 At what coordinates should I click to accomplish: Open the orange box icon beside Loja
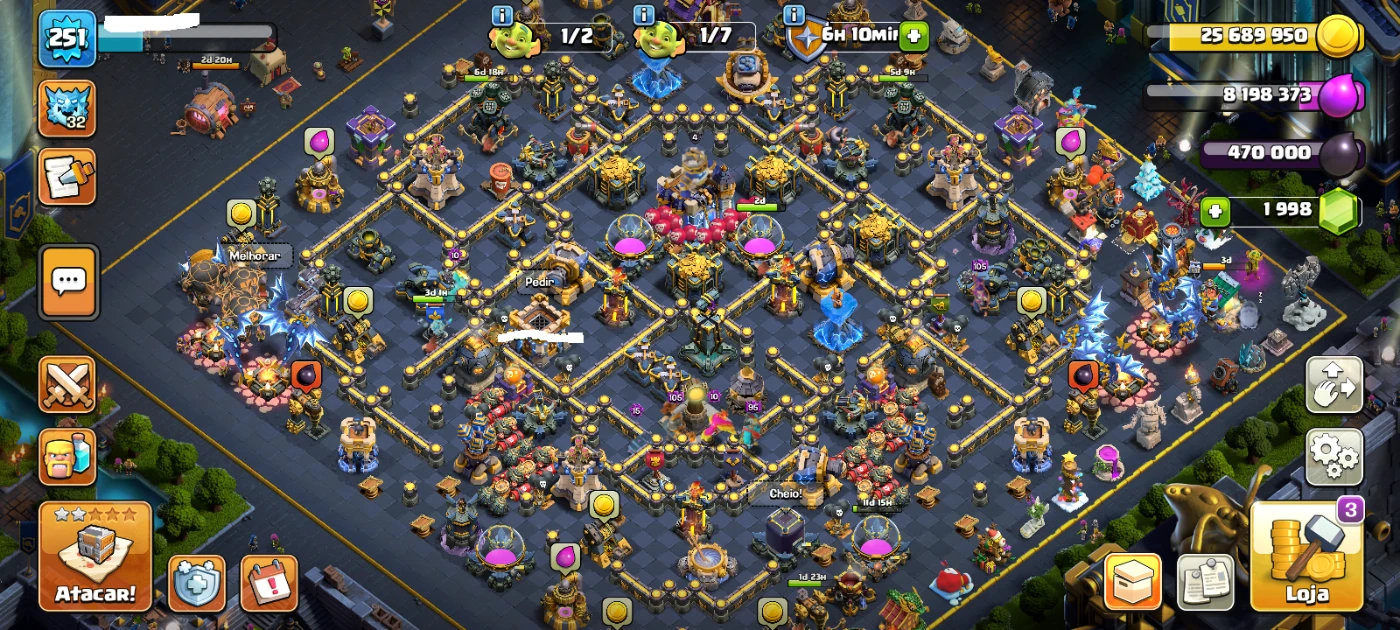pyautogui.click(x=1132, y=582)
